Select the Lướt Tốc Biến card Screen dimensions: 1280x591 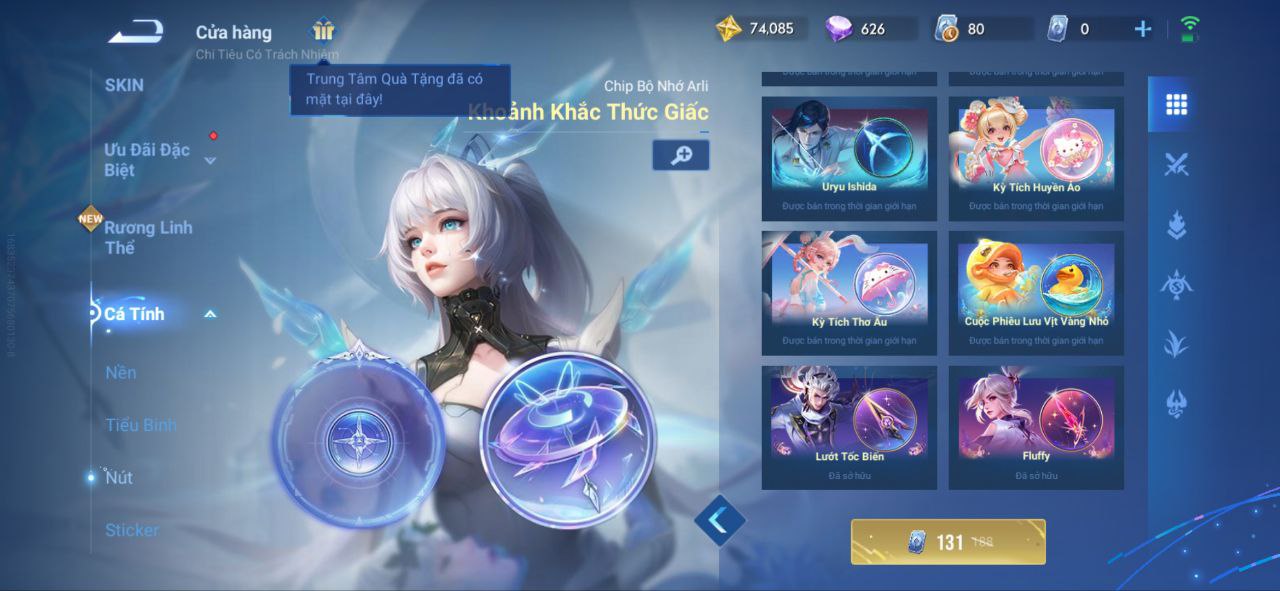click(x=849, y=427)
